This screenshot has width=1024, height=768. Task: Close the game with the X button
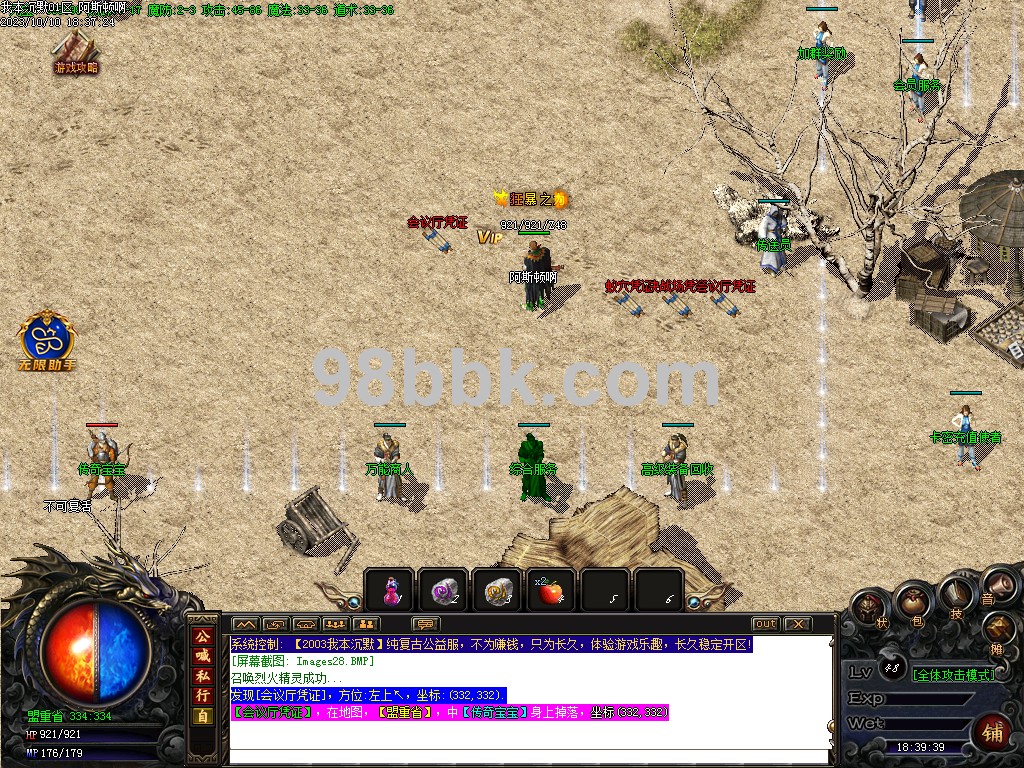(x=797, y=624)
